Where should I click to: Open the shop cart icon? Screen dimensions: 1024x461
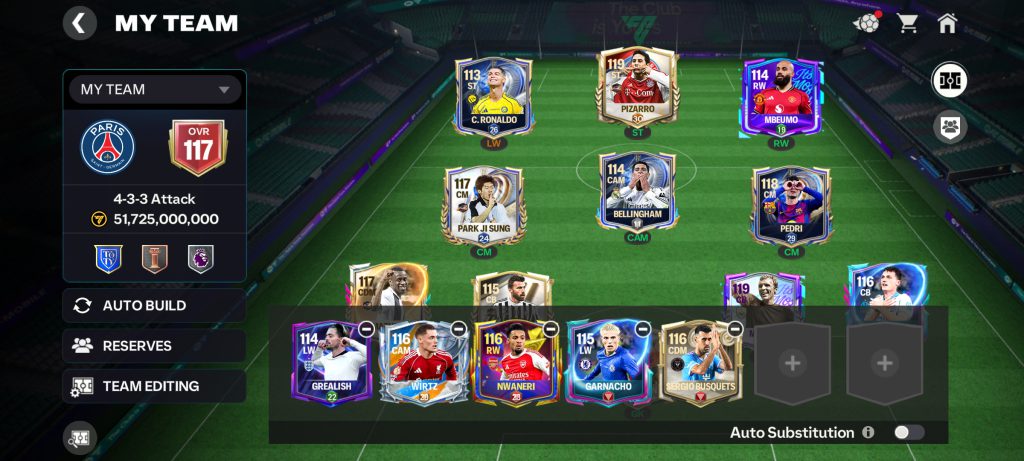point(907,23)
